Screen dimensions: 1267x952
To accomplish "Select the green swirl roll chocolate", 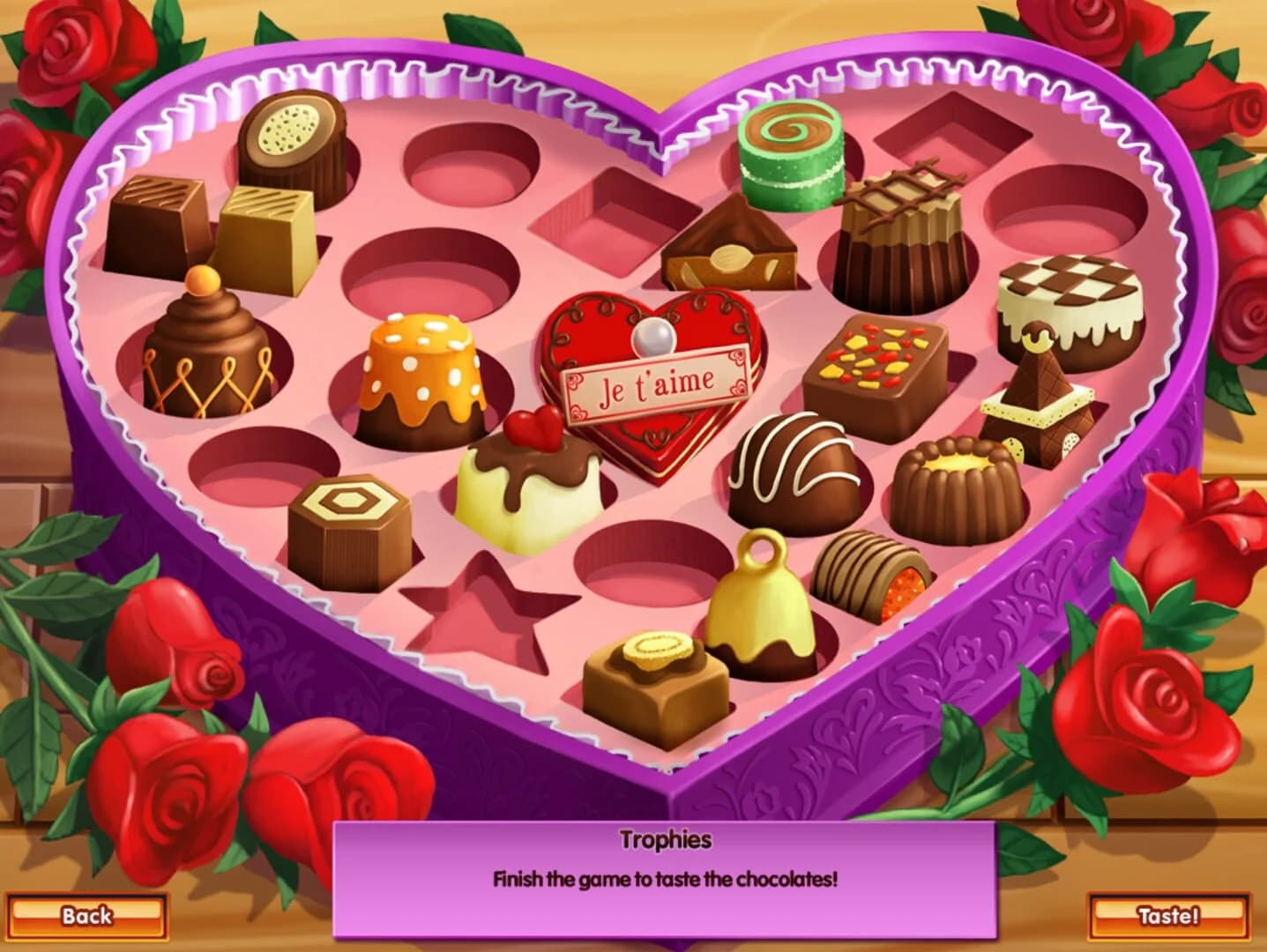I will pos(787,150).
